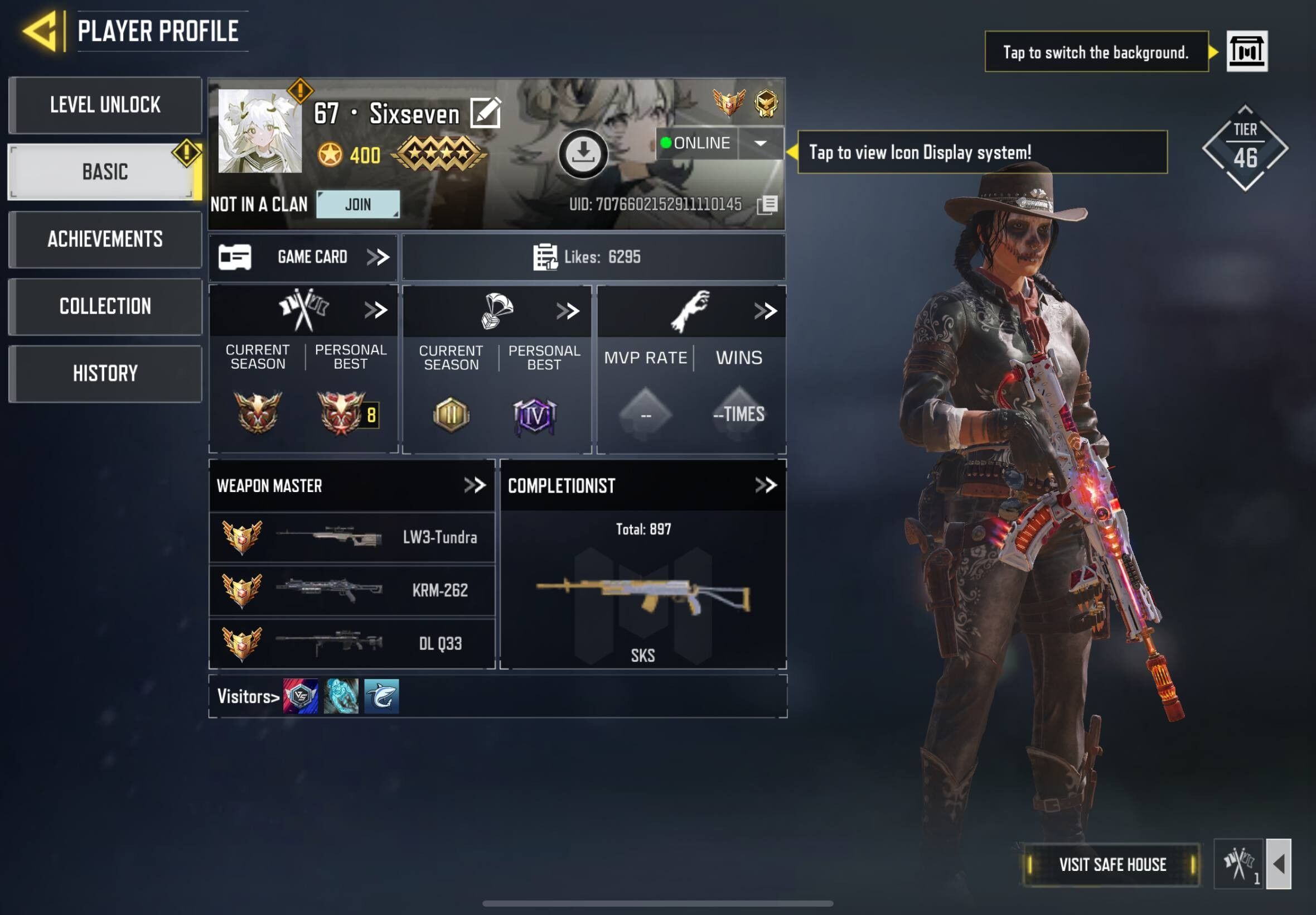Go back using the yellow arrow

click(41, 31)
